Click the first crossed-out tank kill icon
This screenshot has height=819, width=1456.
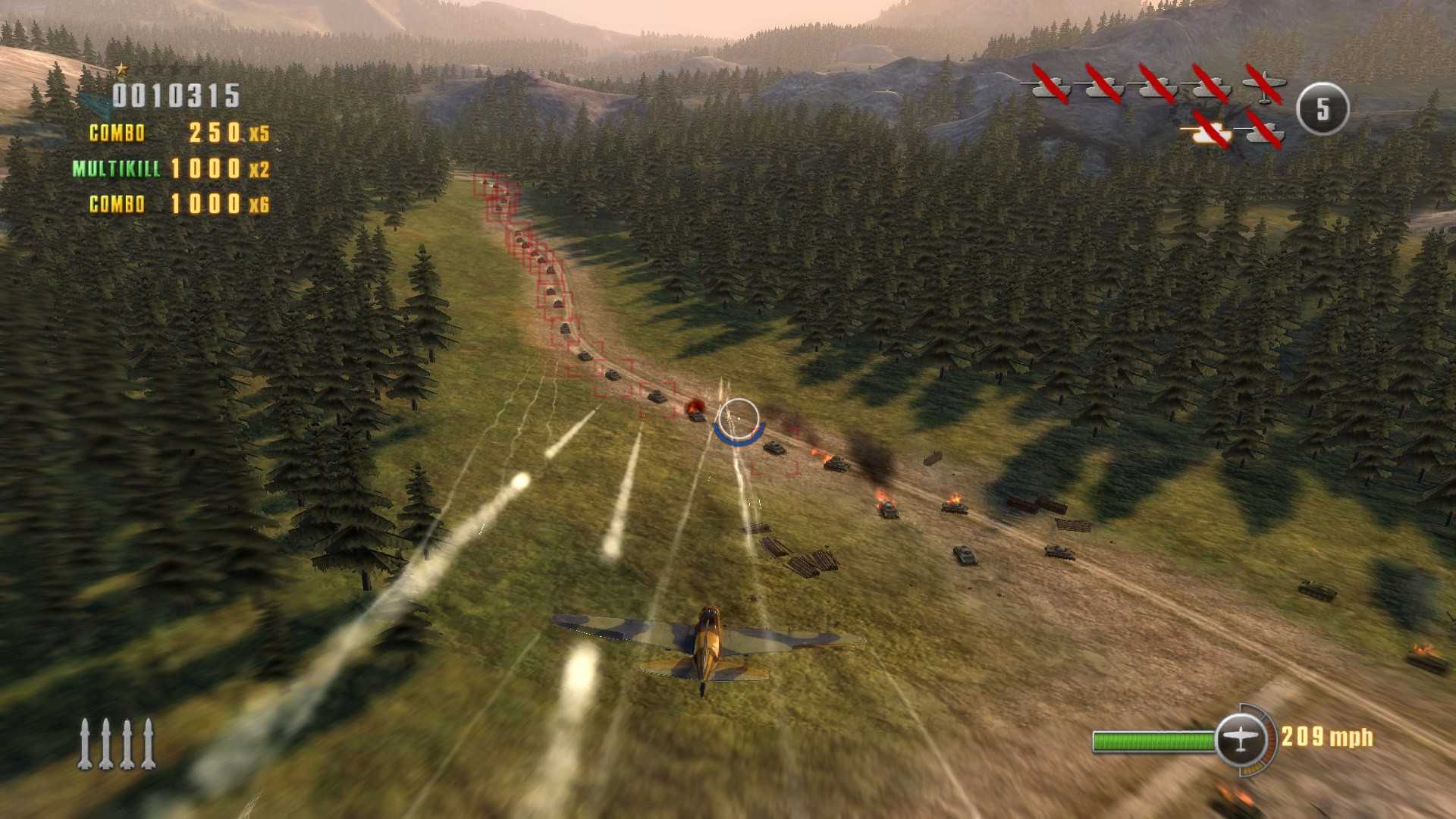[x=1050, y=87]
